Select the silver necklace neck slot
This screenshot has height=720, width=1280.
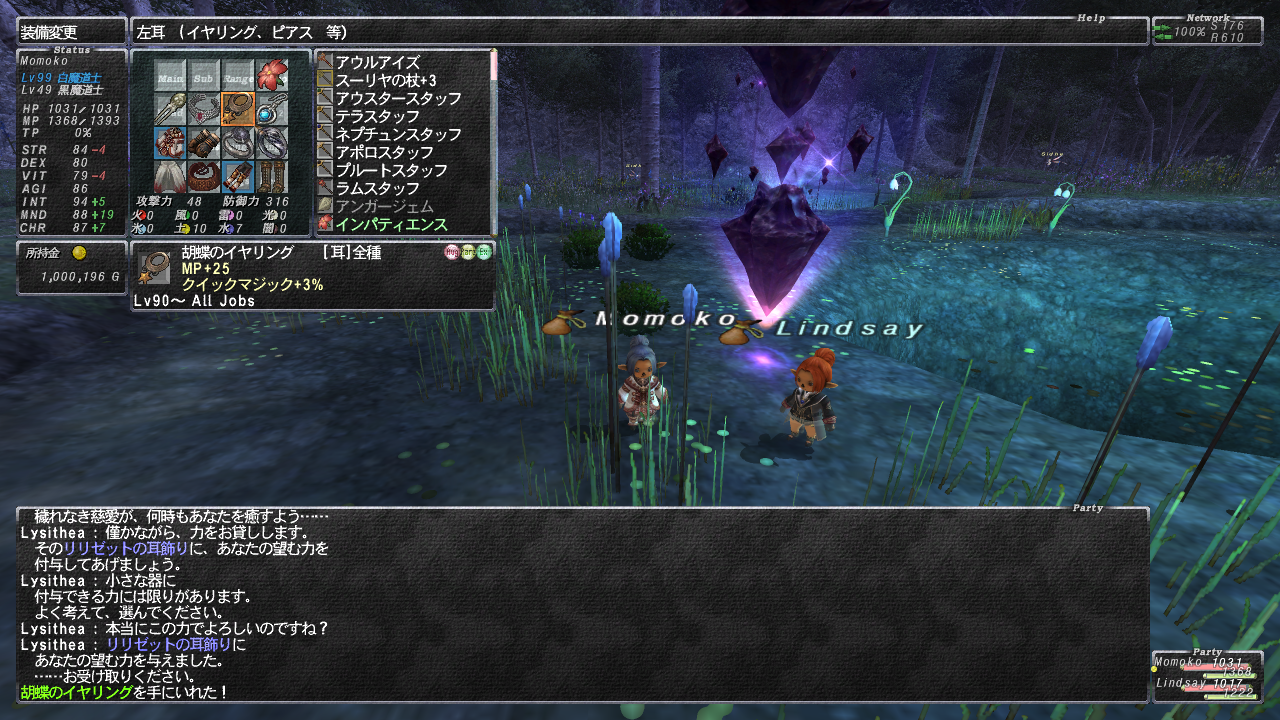[204, 108]
